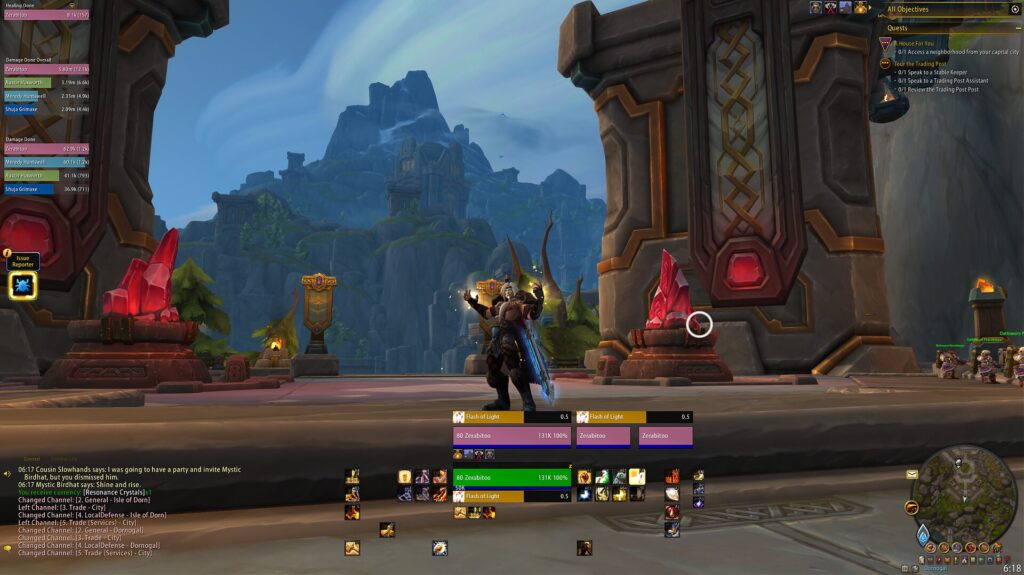Screen dimensions: 1024x575
Task: Select the green Zerabitoo player frame
Action: click(x=512, y=478)
